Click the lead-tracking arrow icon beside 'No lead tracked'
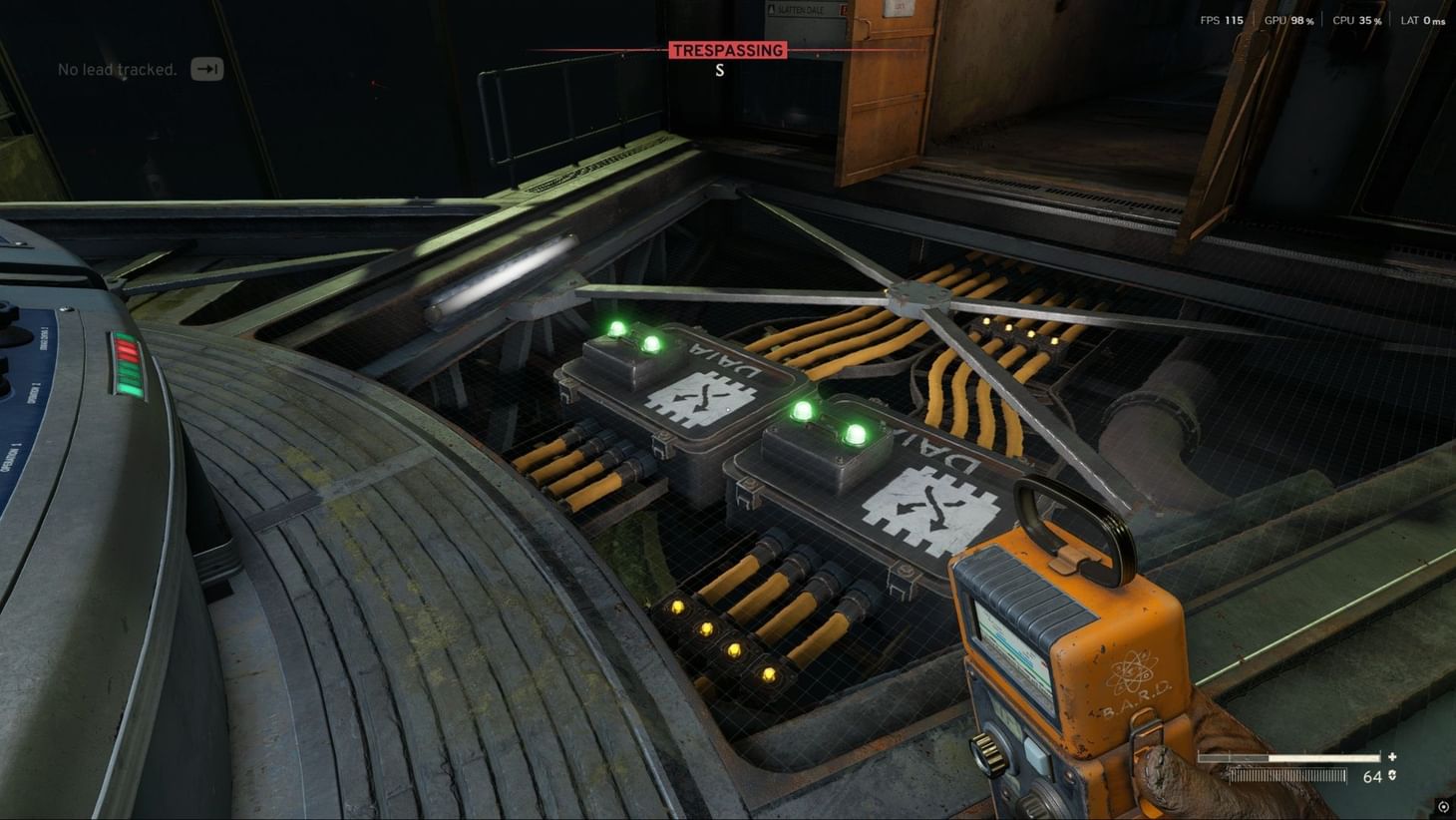 click(x=206, y=69)
